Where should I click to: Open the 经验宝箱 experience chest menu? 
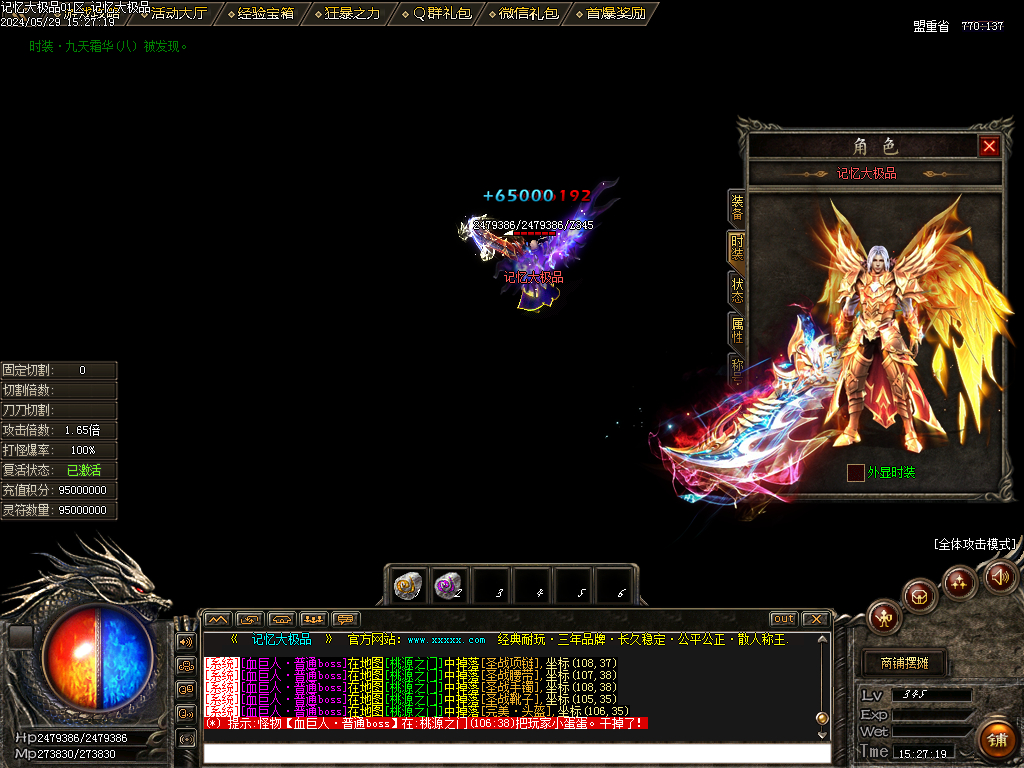260,13
